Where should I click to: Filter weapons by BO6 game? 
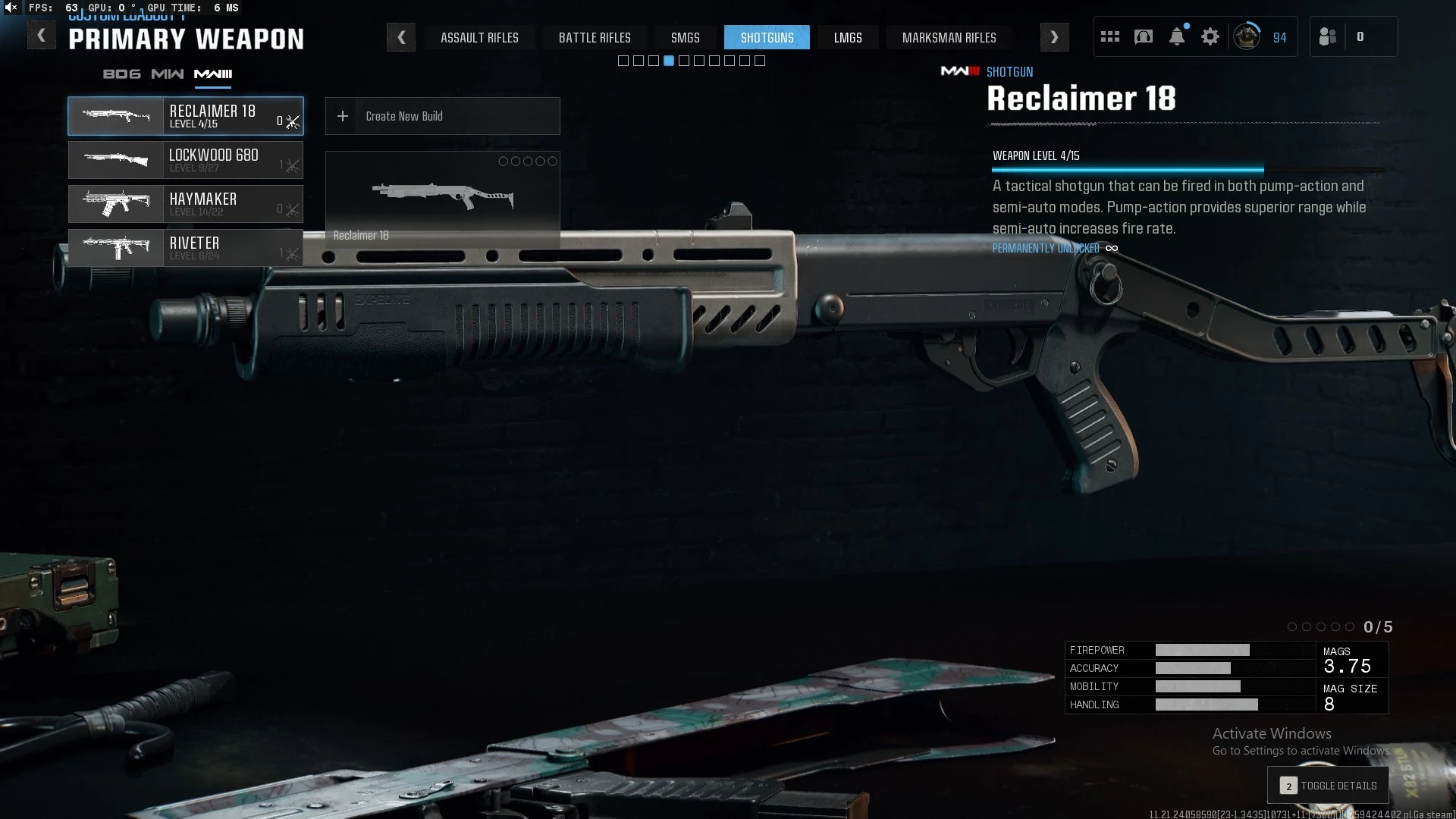[x=121, y=74]
